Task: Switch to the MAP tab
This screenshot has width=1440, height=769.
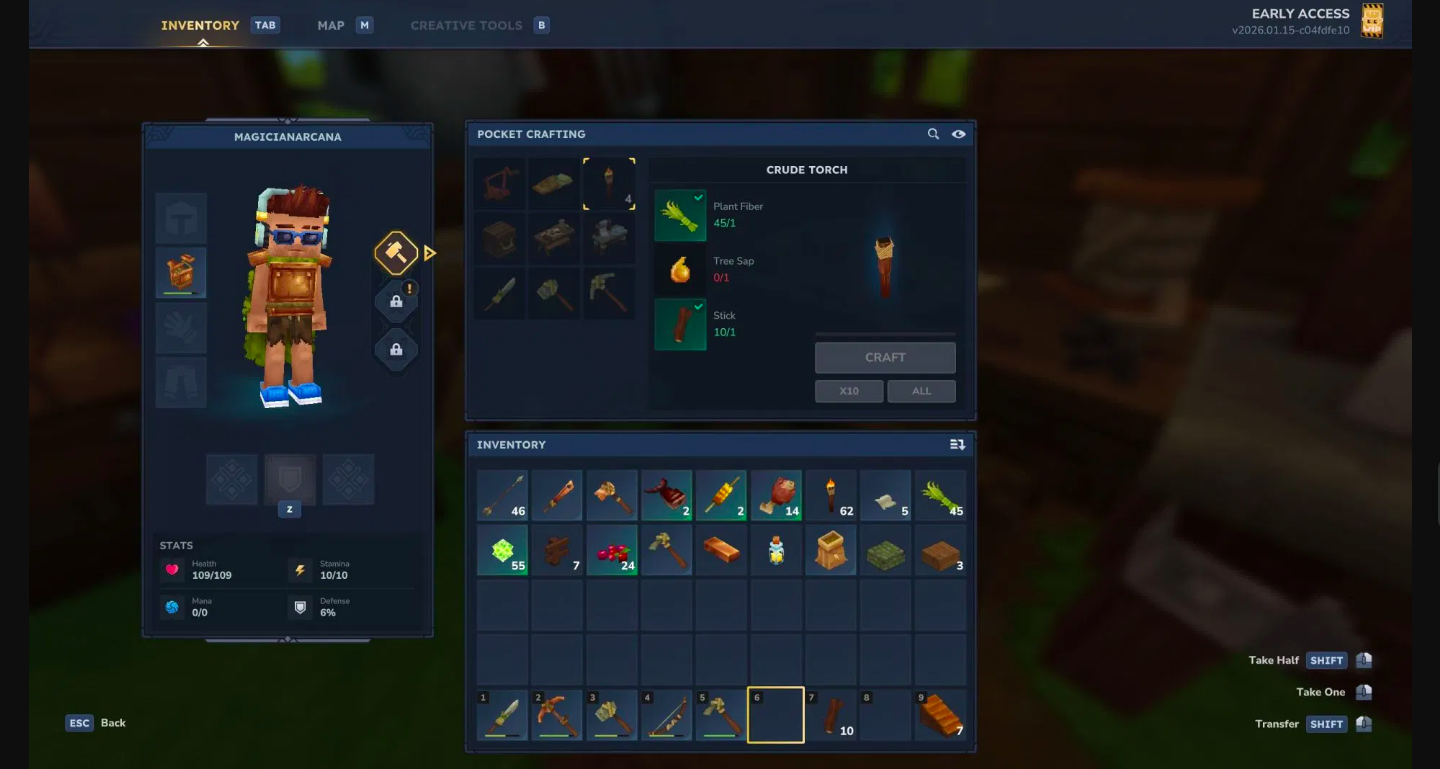Action: tap(330, 25)
